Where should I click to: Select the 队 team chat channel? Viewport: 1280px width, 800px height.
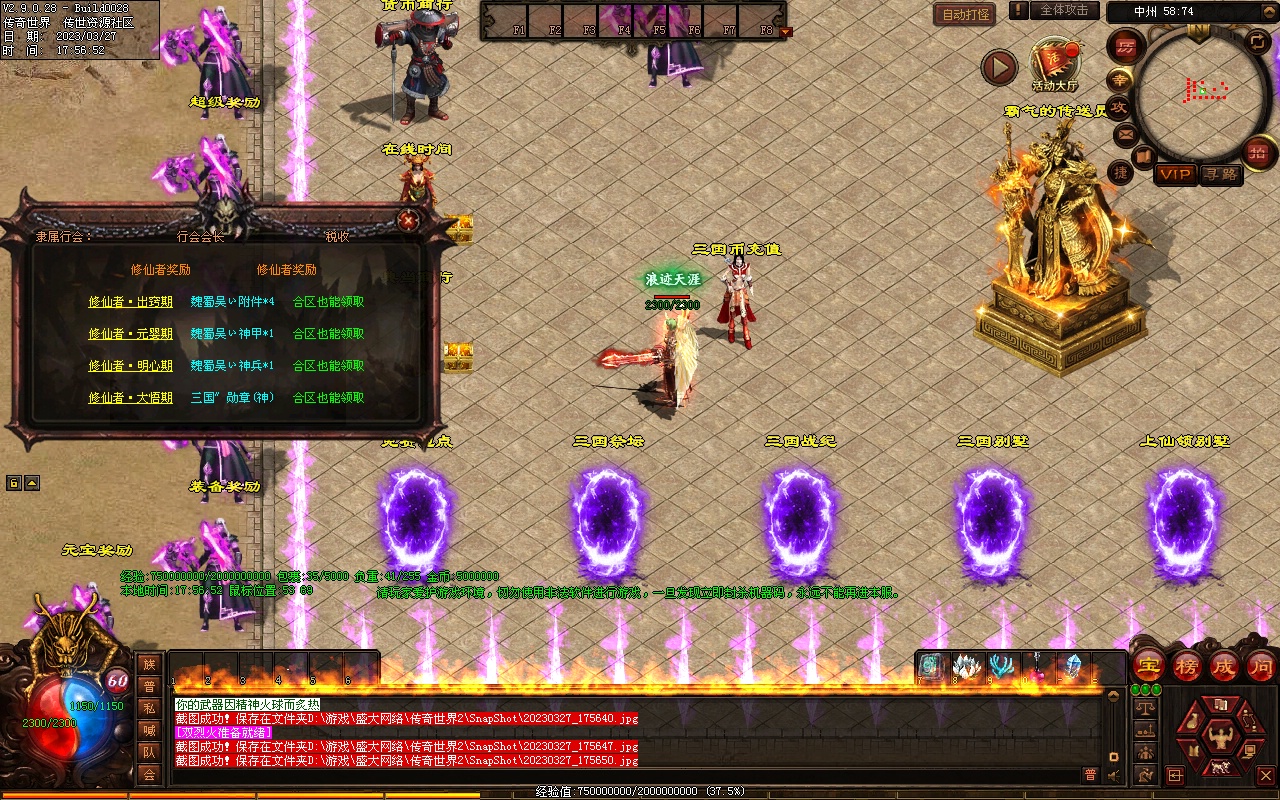pyautogui.click(x=149, y=752)
